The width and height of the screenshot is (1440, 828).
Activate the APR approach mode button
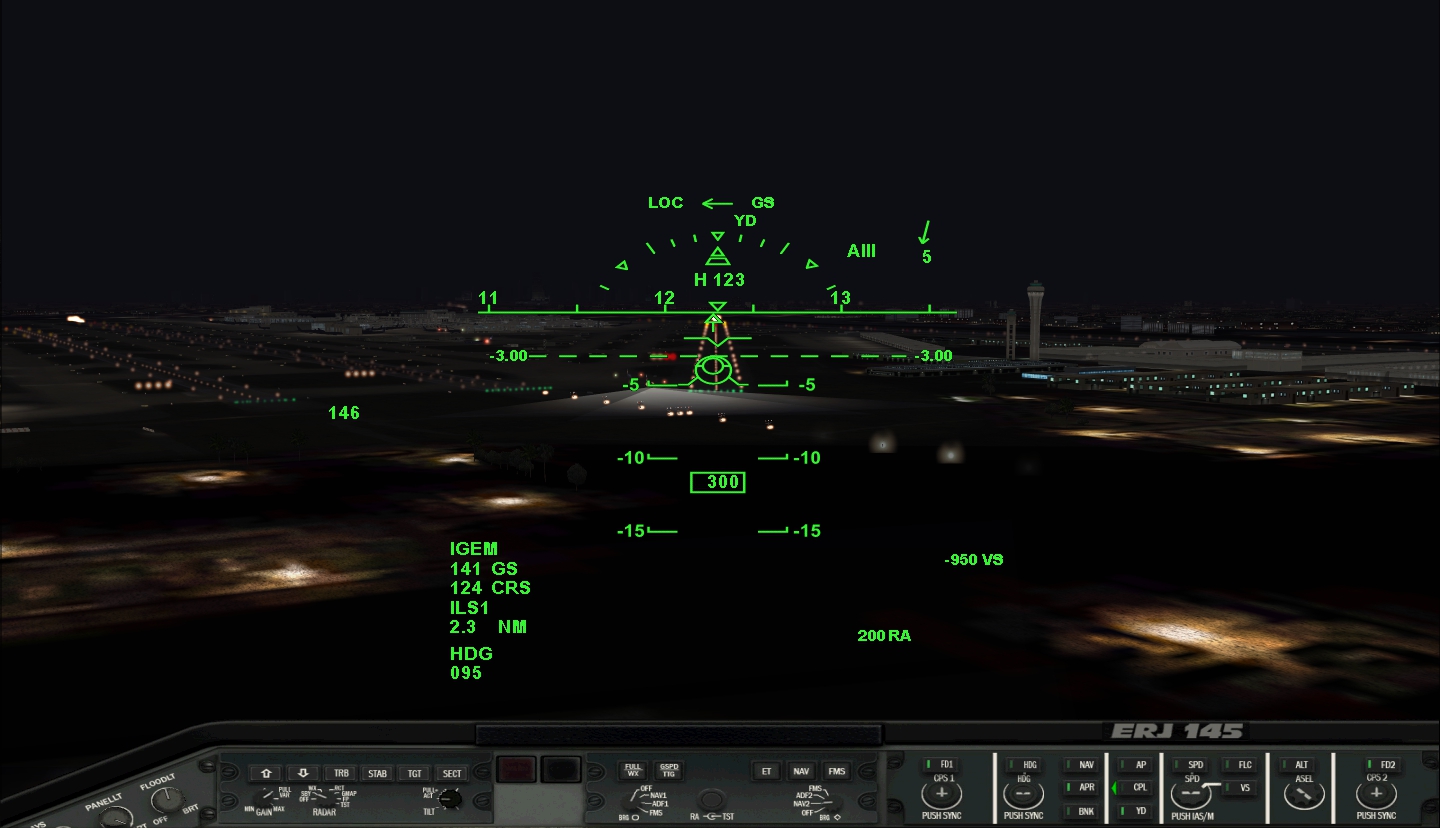pyautogui.click(x=1084, y=788)
